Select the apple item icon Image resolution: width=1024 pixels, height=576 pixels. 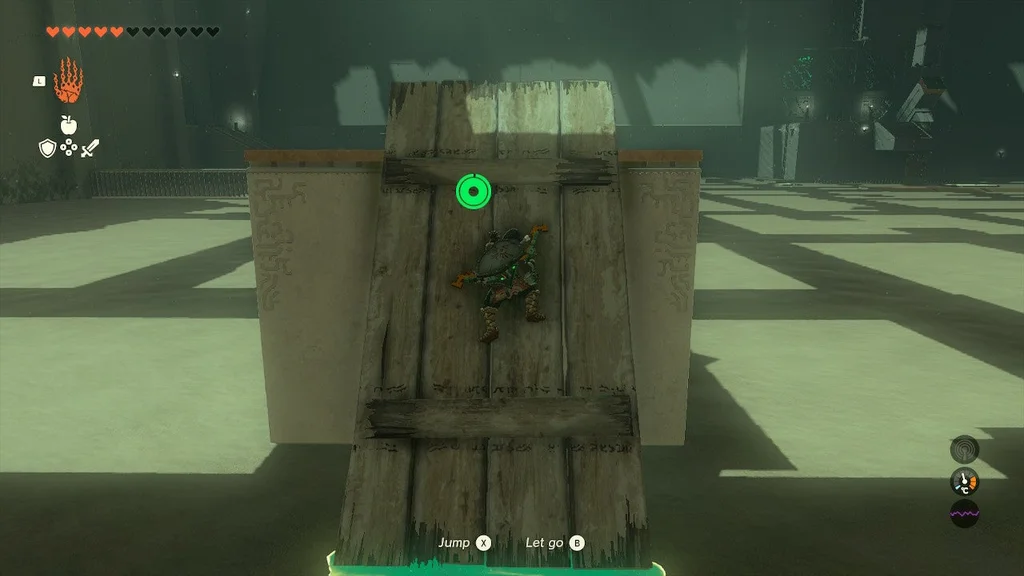(x=68, y=125)
